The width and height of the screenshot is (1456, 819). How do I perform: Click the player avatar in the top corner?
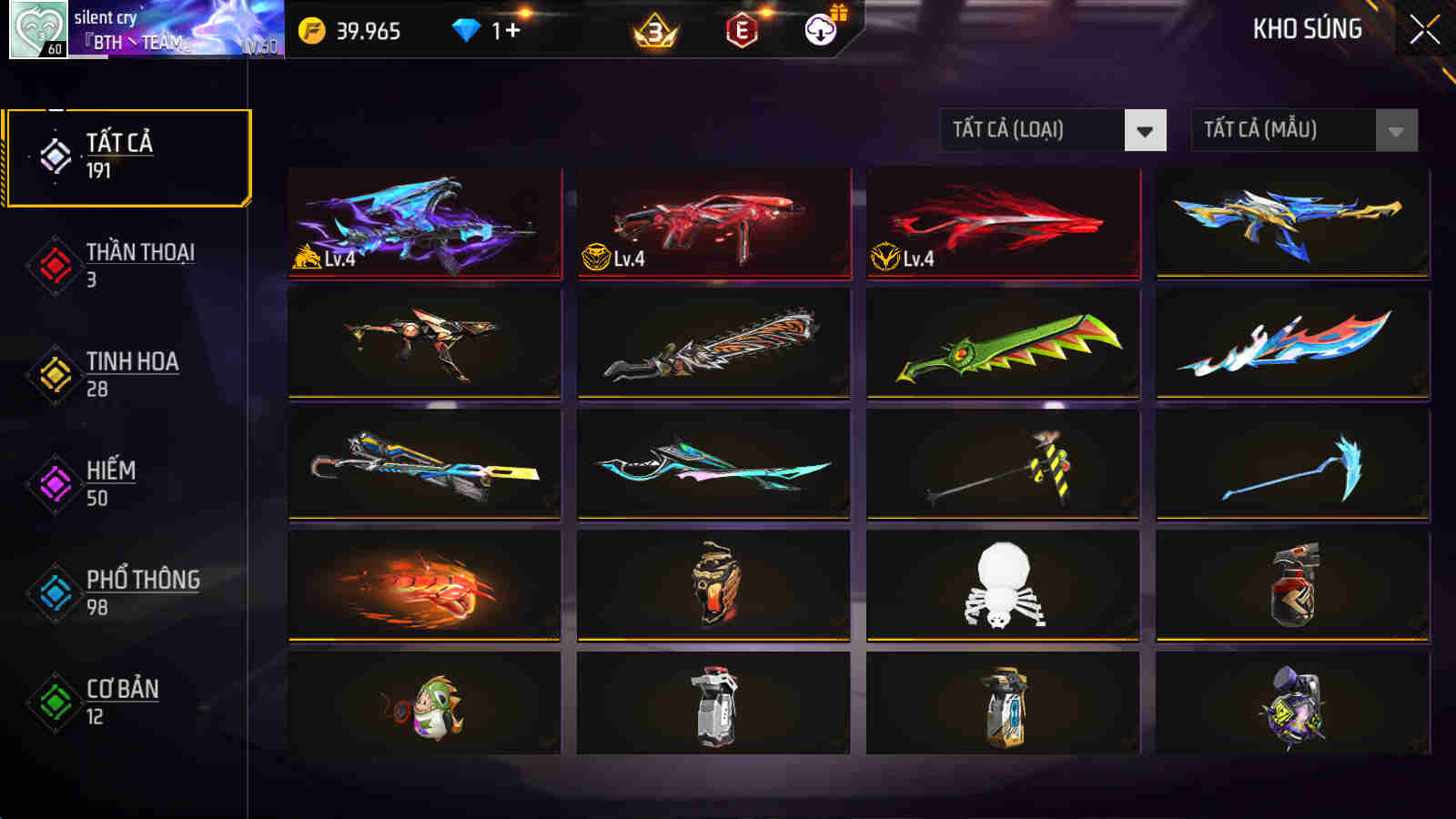pyautogui.click(x=36, y=27)
